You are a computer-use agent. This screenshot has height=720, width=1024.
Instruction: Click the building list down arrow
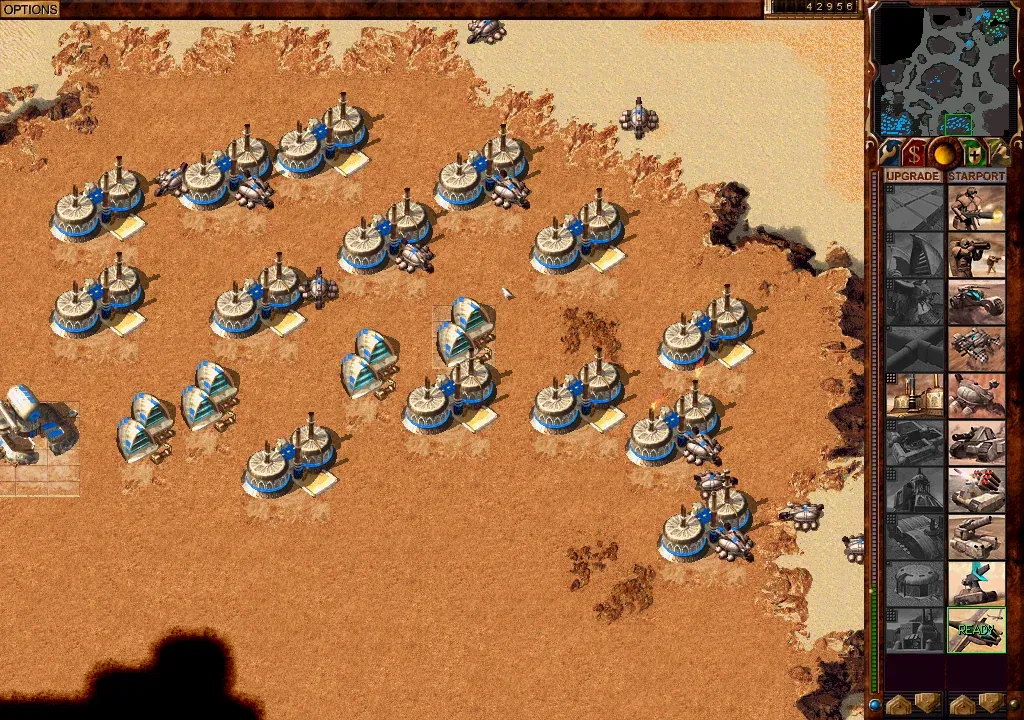(927, 703)
